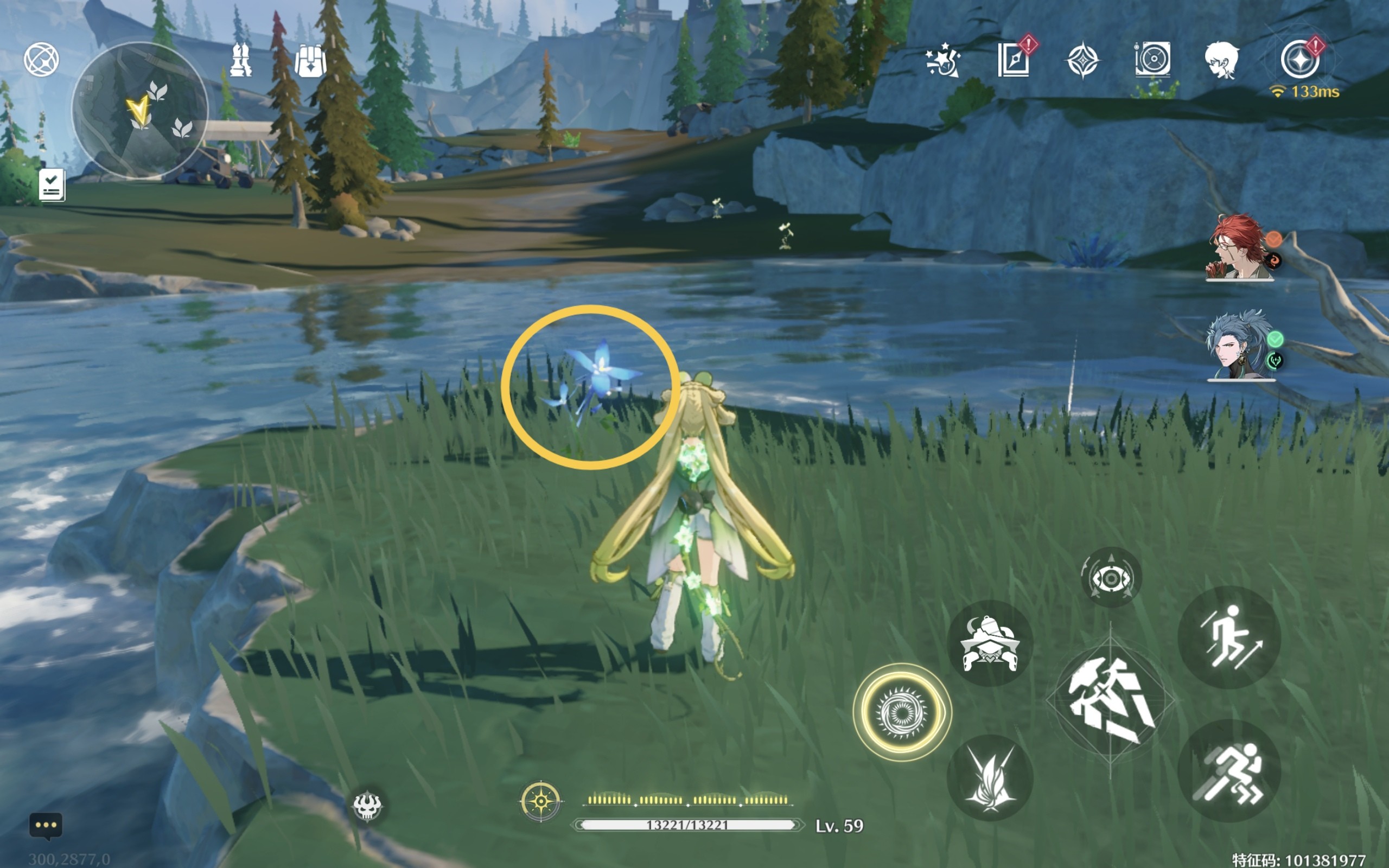Open the backpack inventory
Viewport: 1389px width, 868px height.
(310, 61)
